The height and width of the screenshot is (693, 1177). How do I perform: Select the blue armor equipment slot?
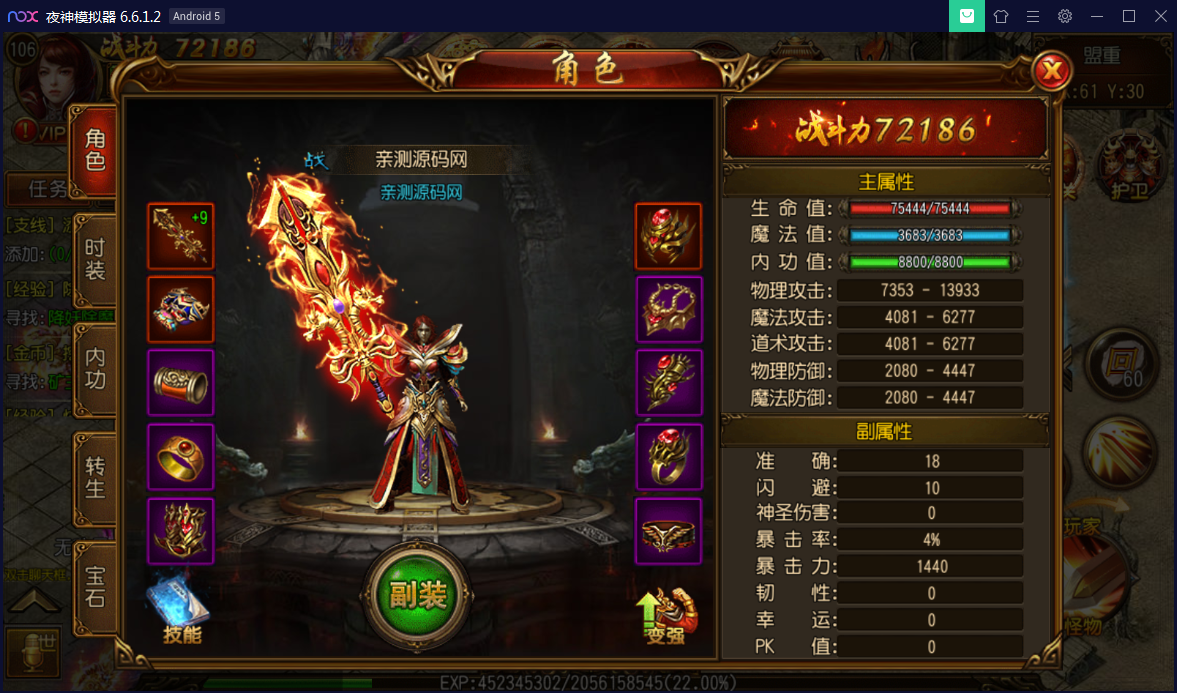(180, 309)
